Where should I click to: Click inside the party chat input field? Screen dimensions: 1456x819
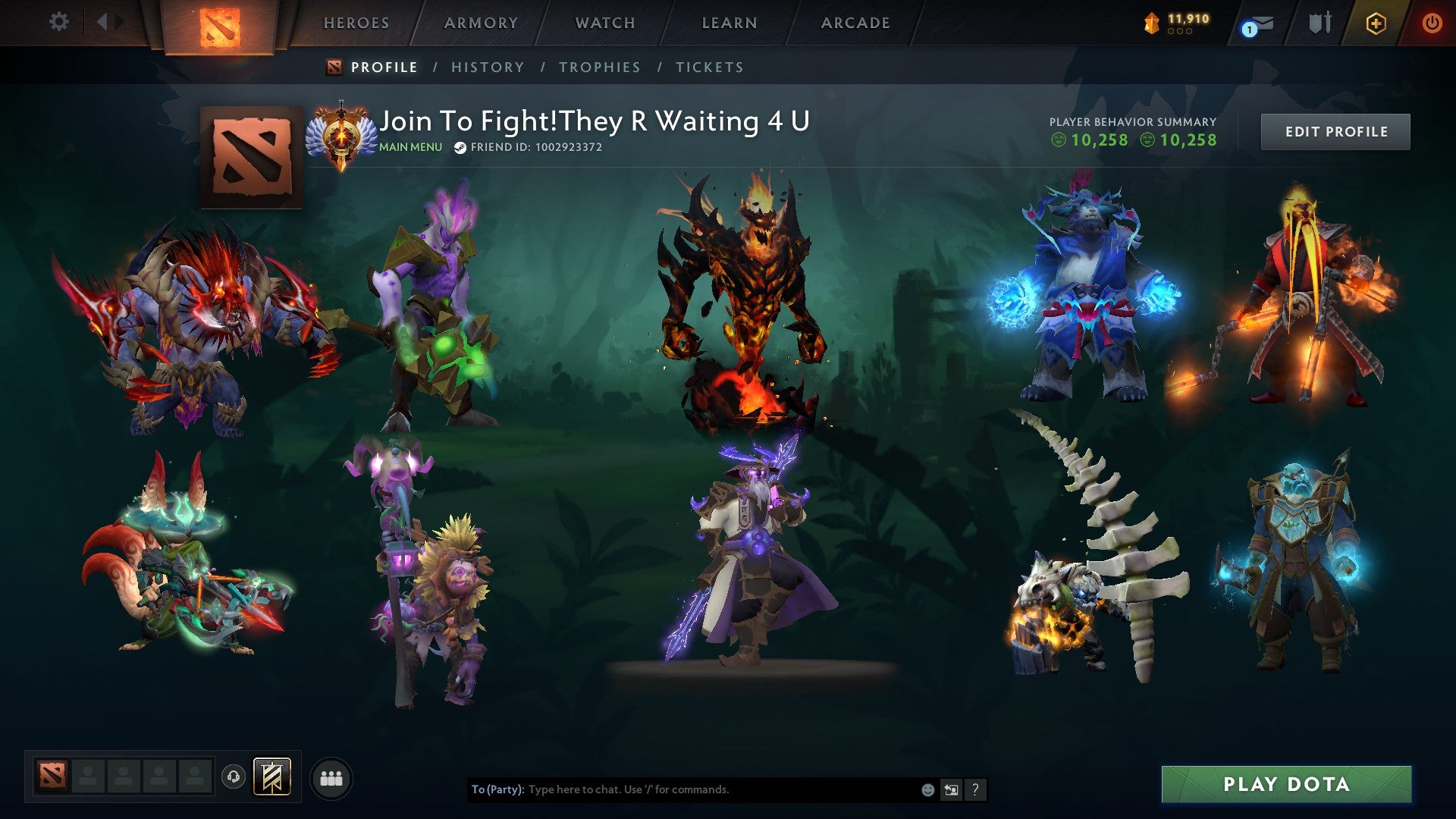[x=682, y=789]
